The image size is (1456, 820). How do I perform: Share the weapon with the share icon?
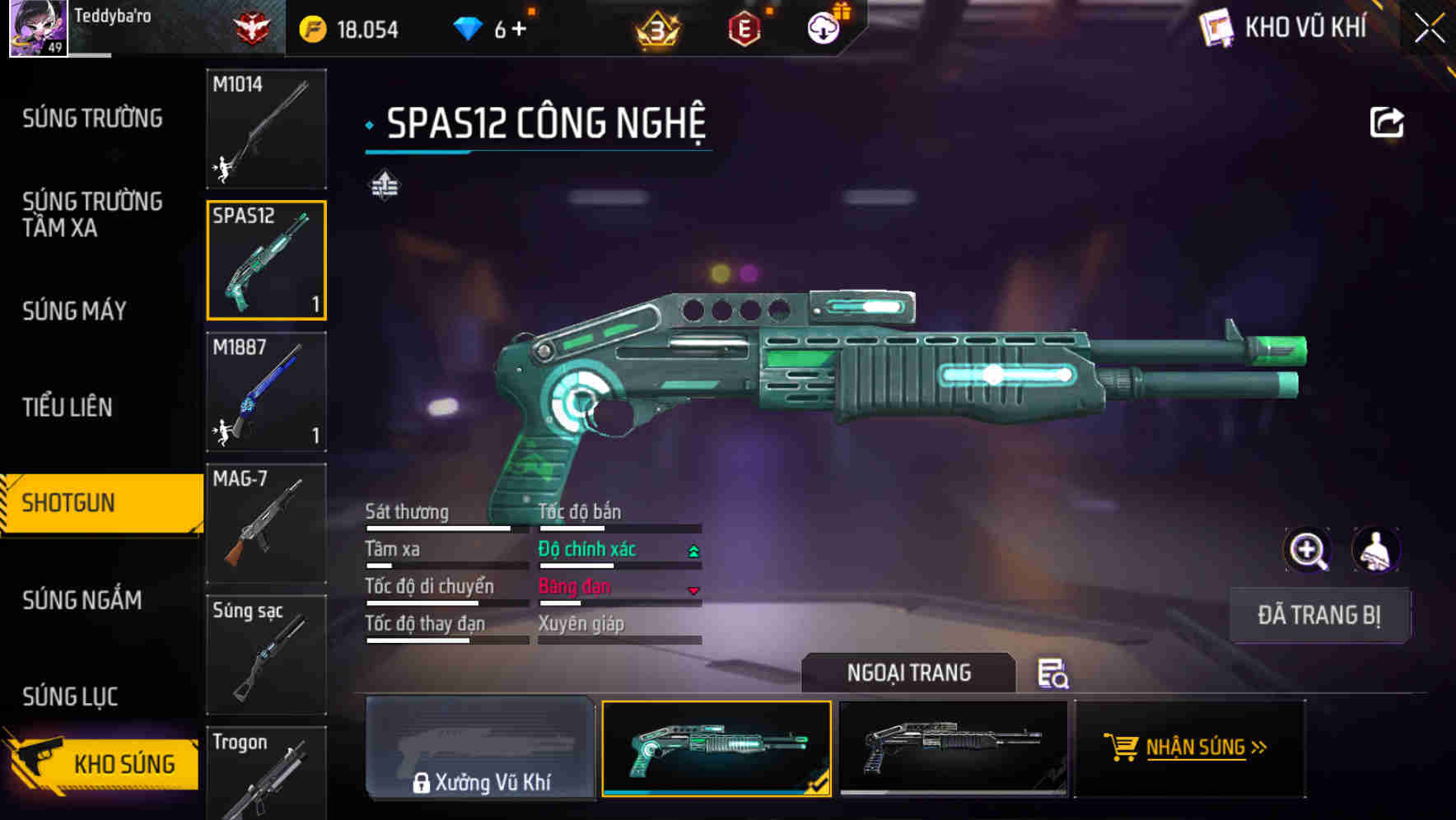pyautogui.click(x=1386, y=123)
